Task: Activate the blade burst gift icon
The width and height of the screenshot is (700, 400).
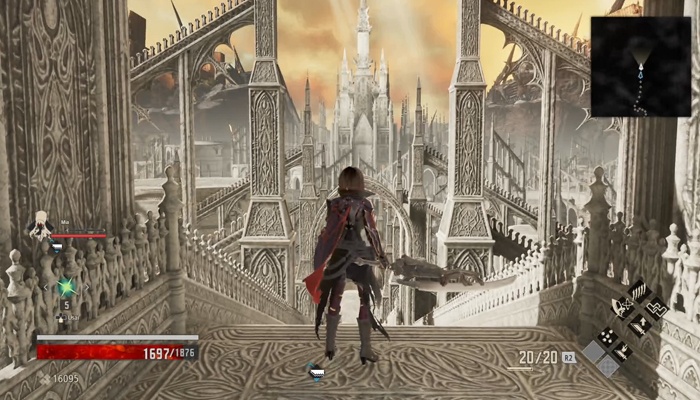Action: click(x=621, y=351)
